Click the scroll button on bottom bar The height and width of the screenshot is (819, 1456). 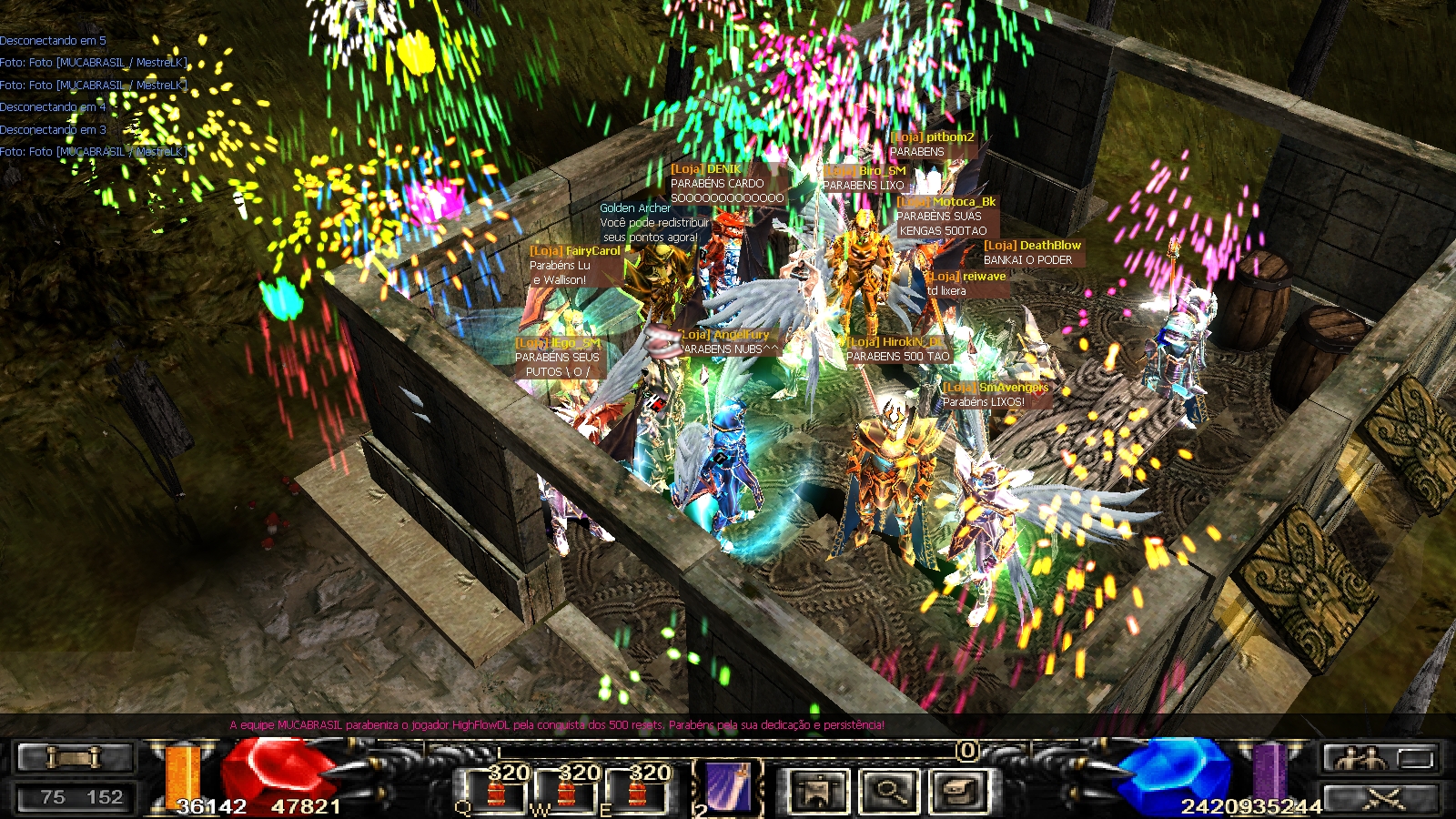[x=75, y=756]
